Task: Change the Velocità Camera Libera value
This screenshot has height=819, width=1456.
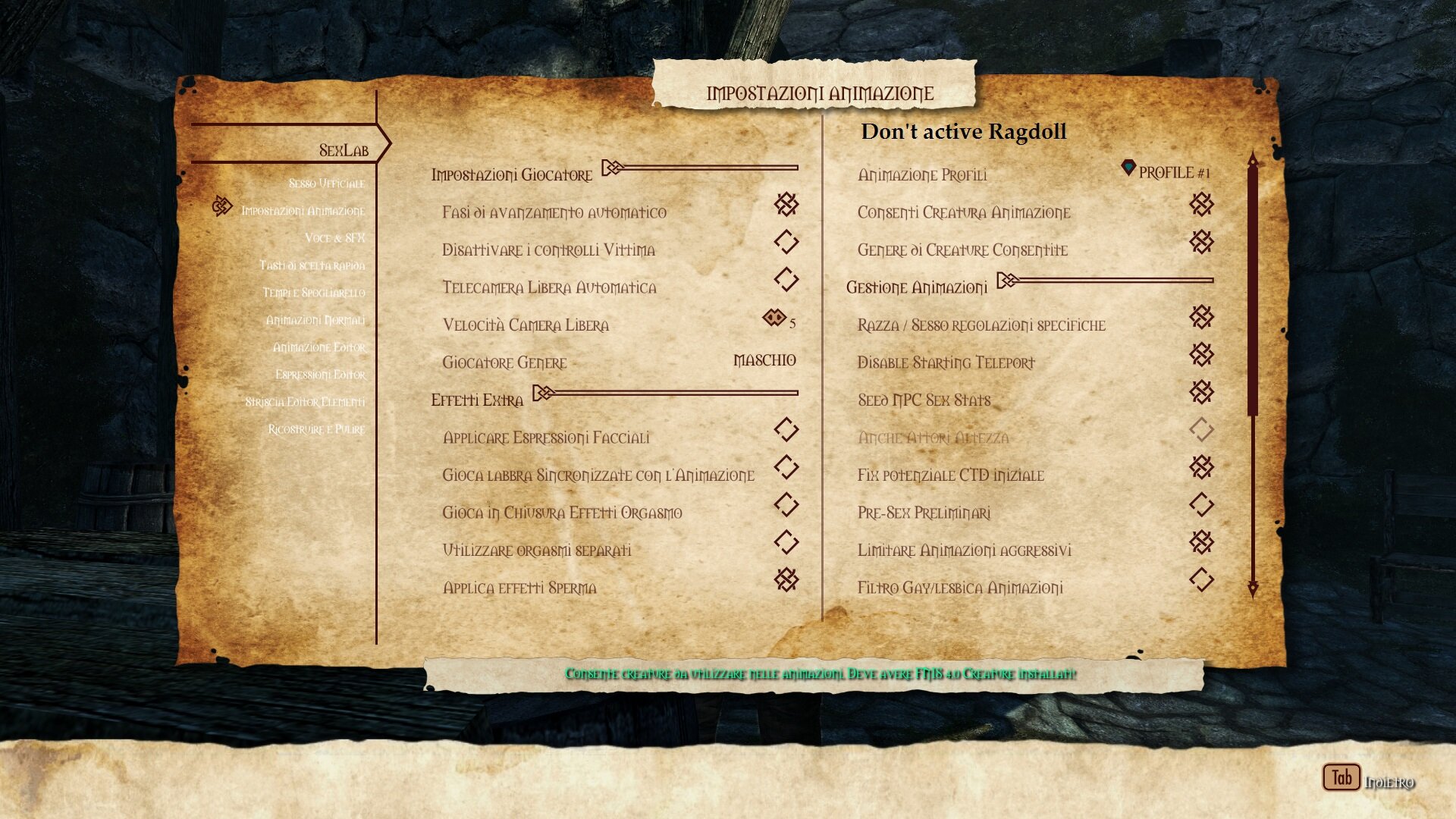Action: click(x=776, y=318)
